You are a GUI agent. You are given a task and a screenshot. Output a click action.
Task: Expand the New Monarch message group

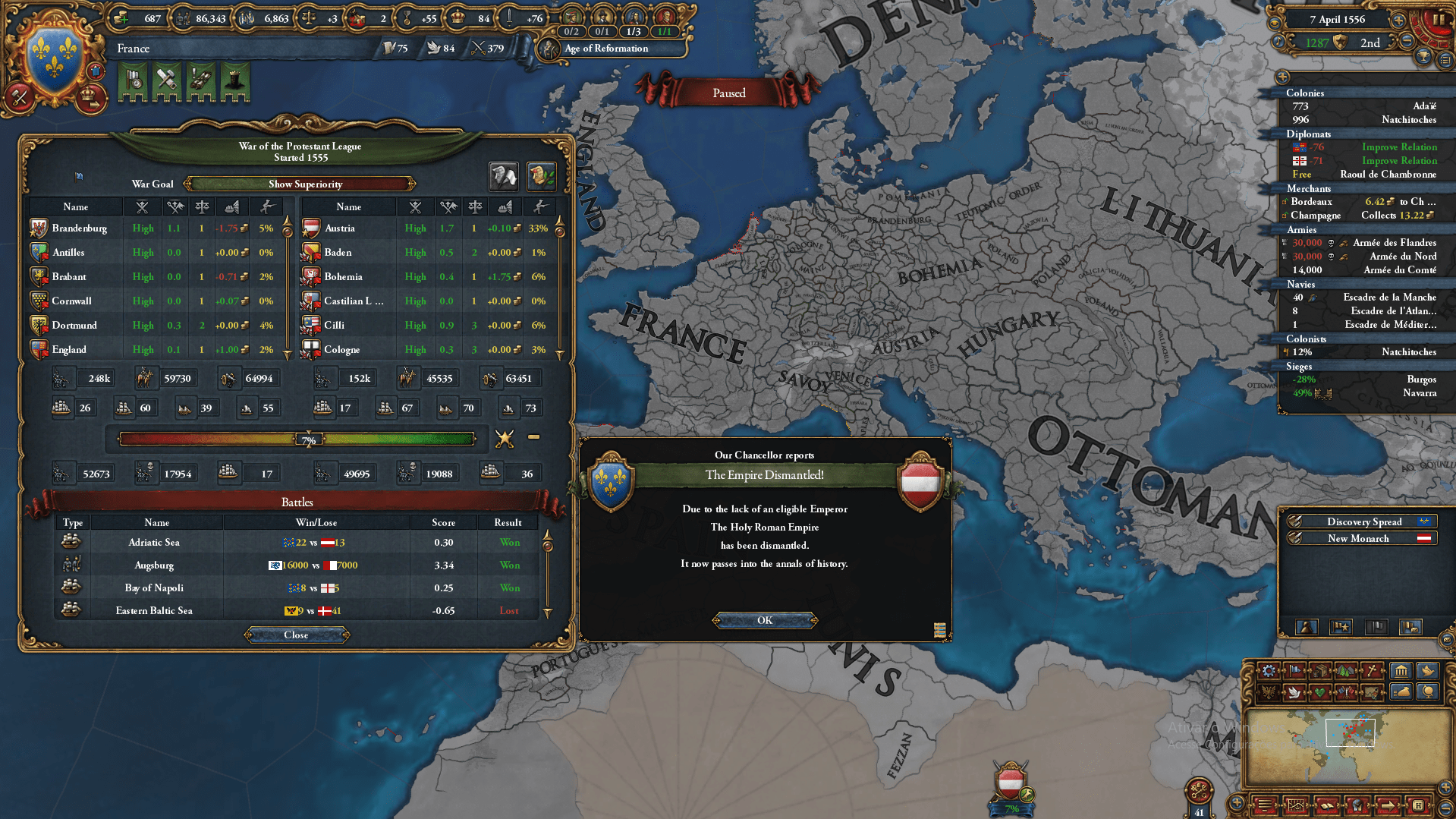pyautogui.click(x=1358, y=538)
